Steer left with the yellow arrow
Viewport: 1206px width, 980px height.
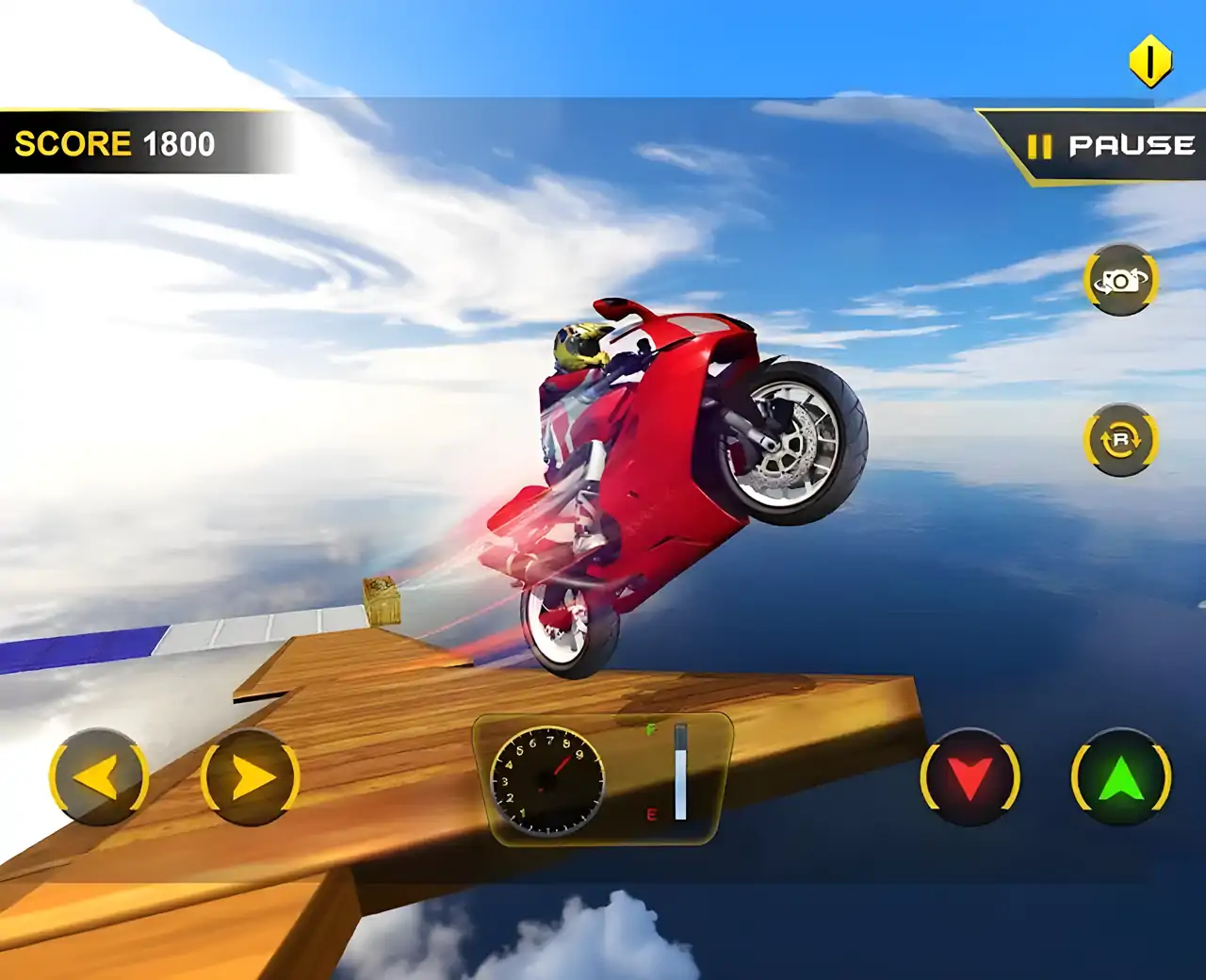click(x=98, y=778)
